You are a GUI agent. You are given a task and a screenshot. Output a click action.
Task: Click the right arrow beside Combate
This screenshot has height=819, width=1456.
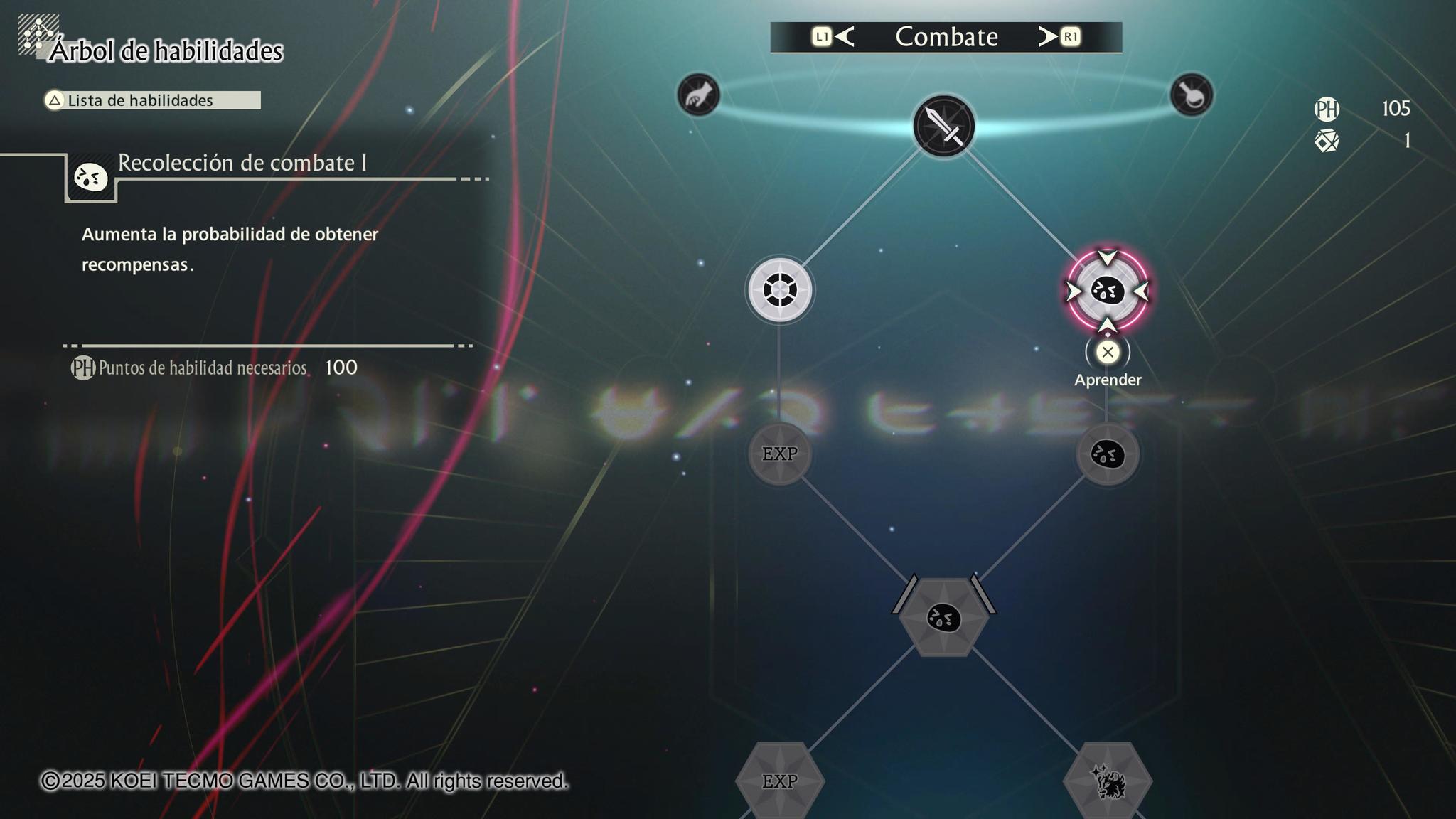[x=1048, y=36]
